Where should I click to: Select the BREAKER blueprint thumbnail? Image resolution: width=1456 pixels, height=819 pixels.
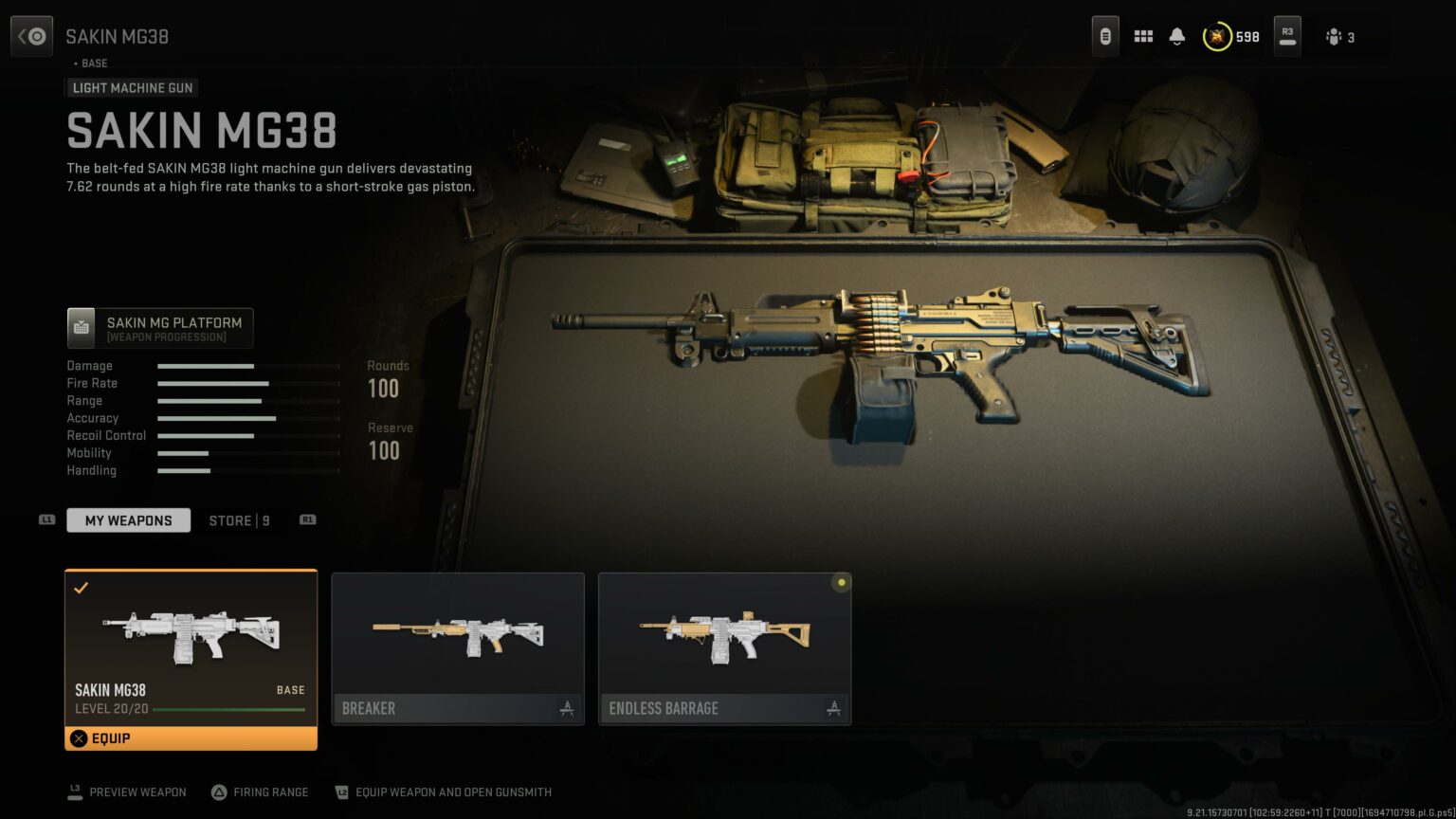pyautogui.click(x=458, y=635)
